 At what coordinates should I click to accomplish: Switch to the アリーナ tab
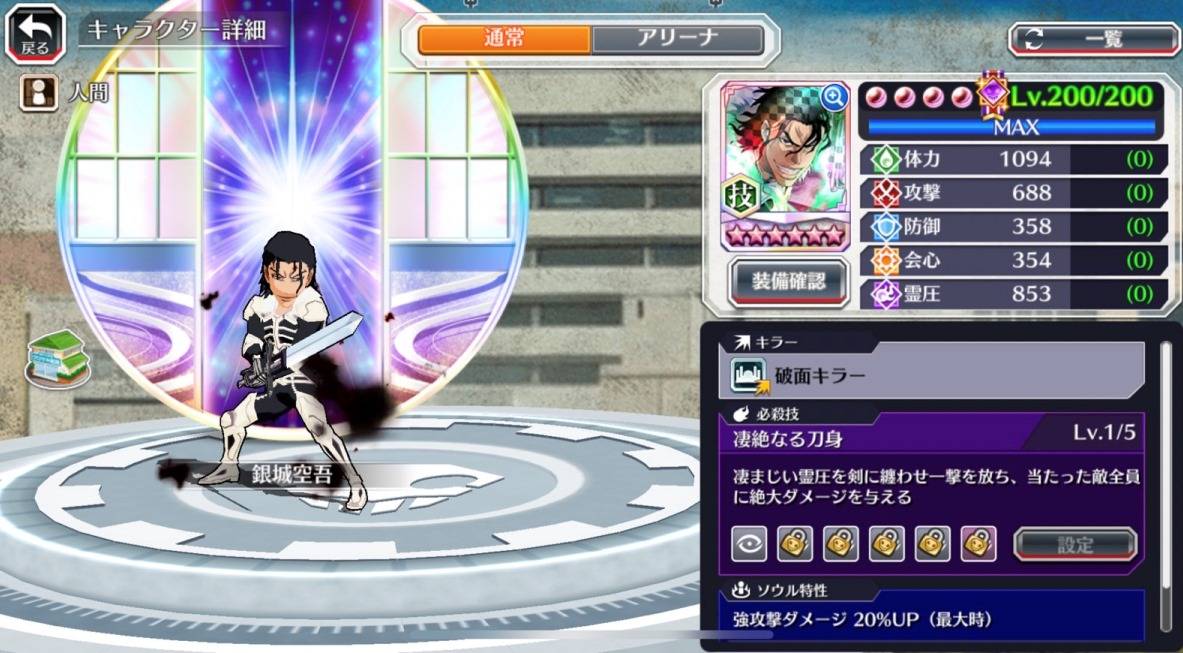coord(677,40)
